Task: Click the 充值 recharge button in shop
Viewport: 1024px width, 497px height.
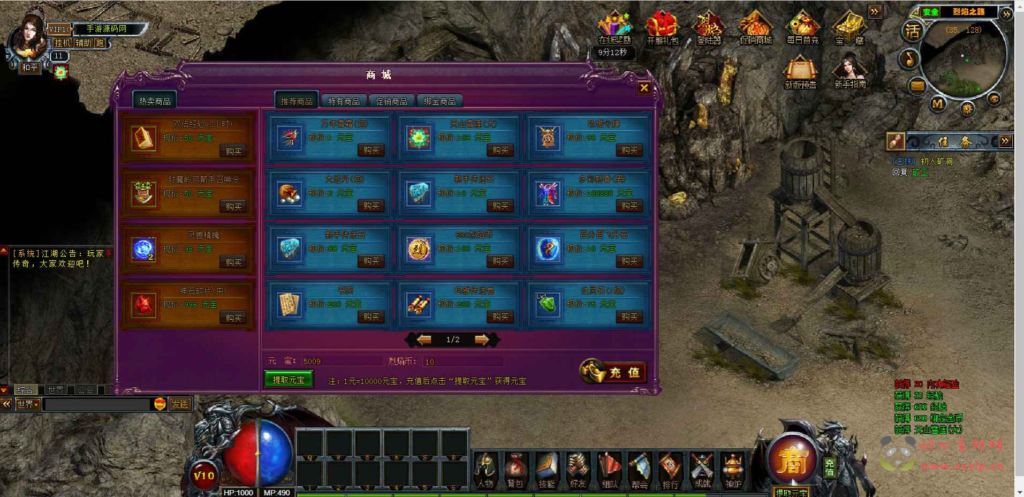Action: 614,371
